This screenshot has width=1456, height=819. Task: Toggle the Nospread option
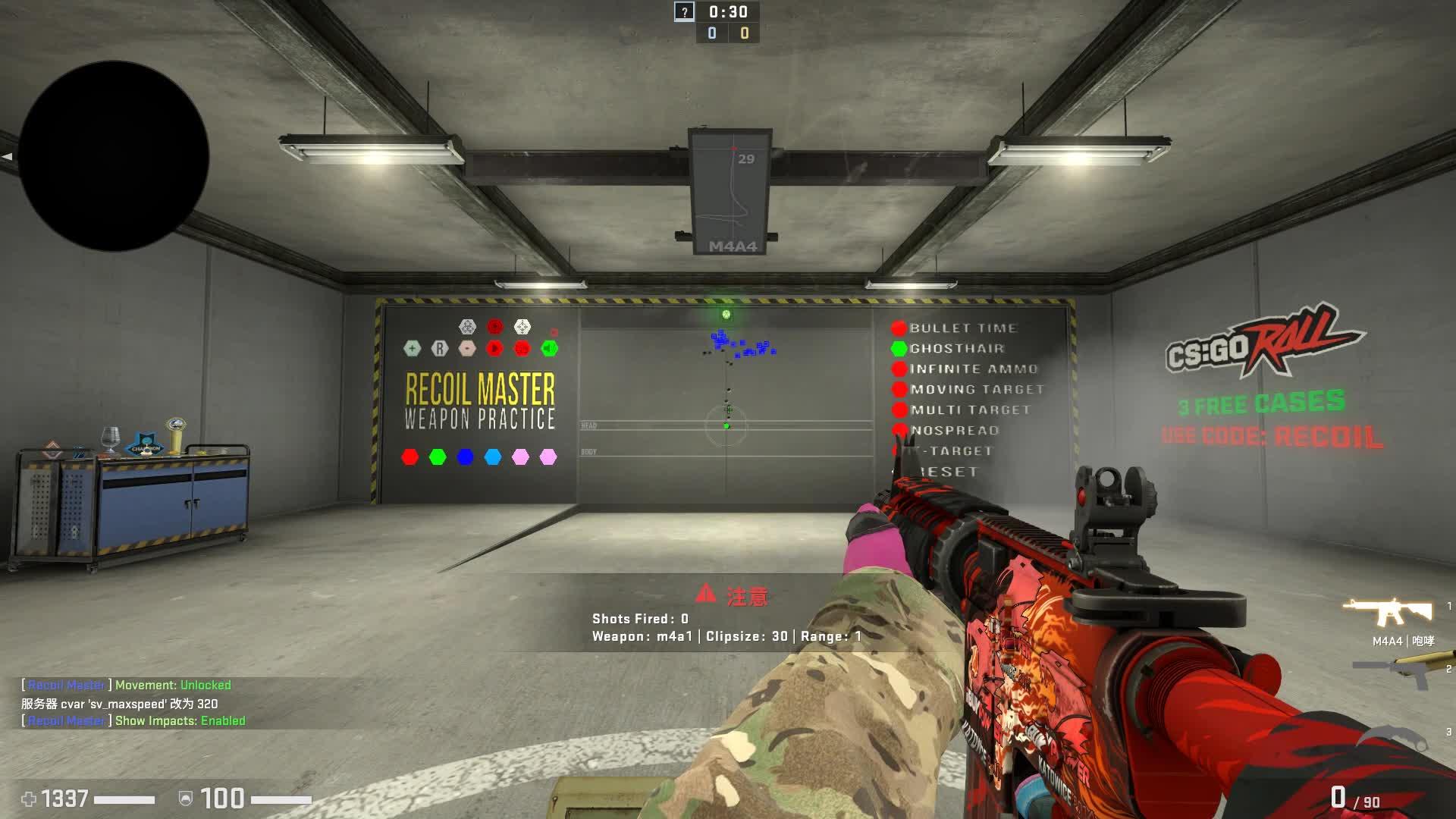click(899, 431)
